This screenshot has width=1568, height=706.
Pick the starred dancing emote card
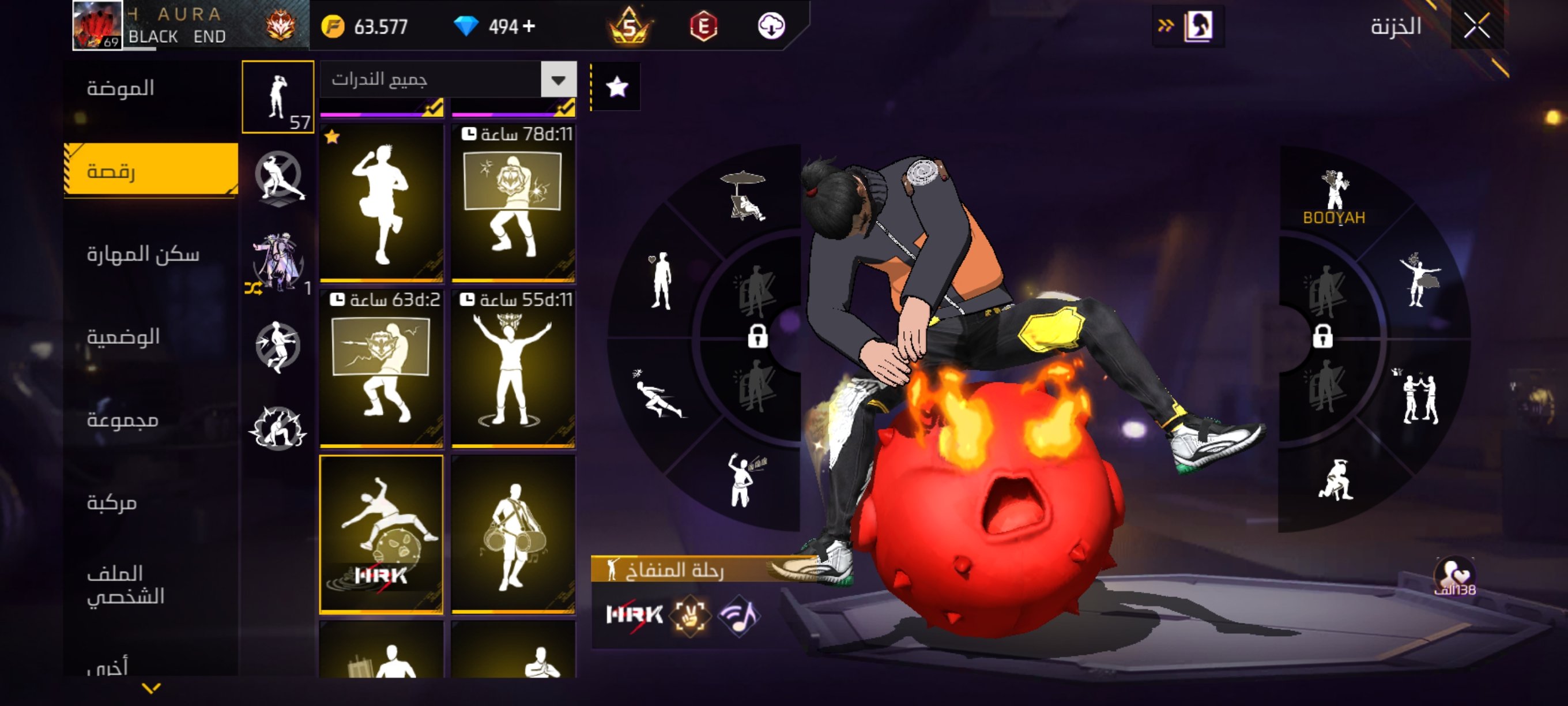[x=382, y=202]
